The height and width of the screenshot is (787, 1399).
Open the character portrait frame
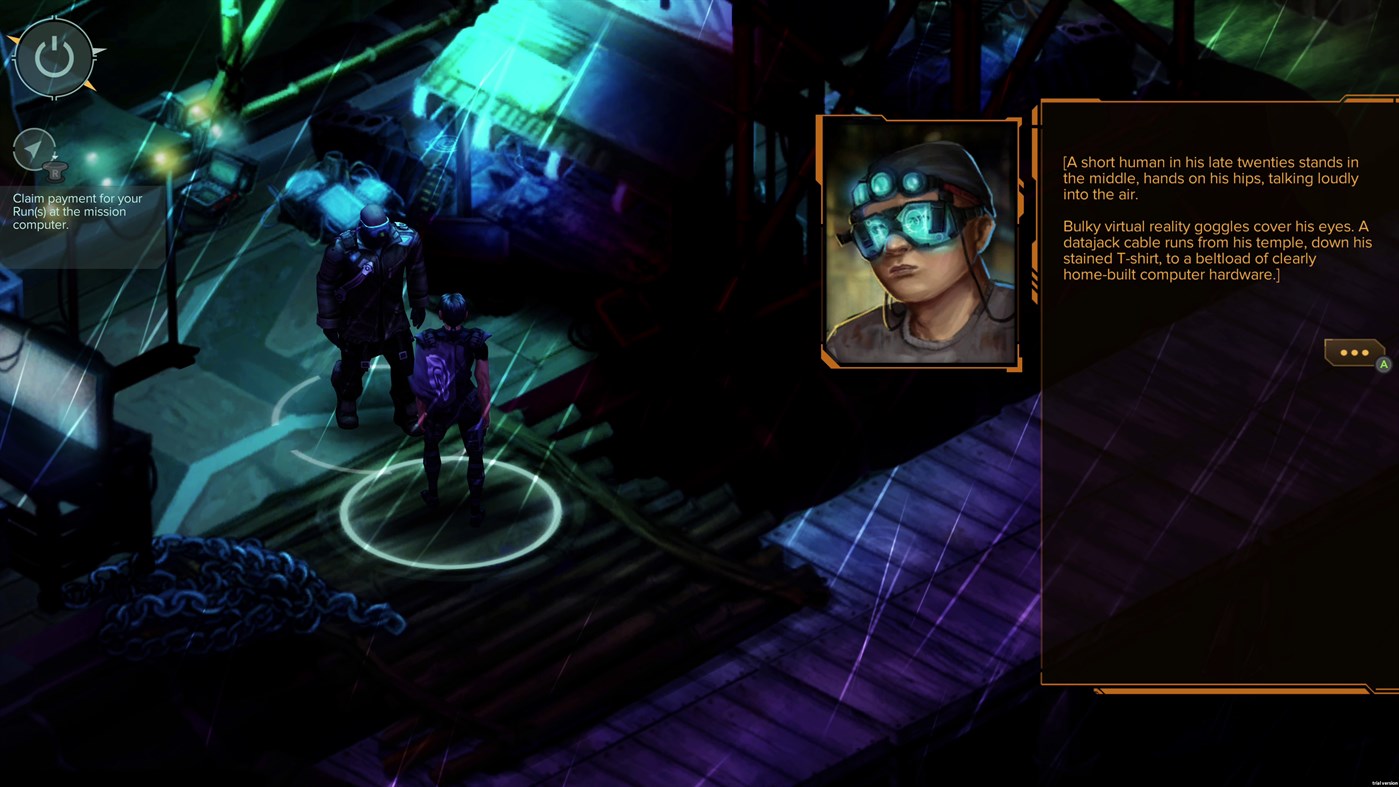[918, 242]
